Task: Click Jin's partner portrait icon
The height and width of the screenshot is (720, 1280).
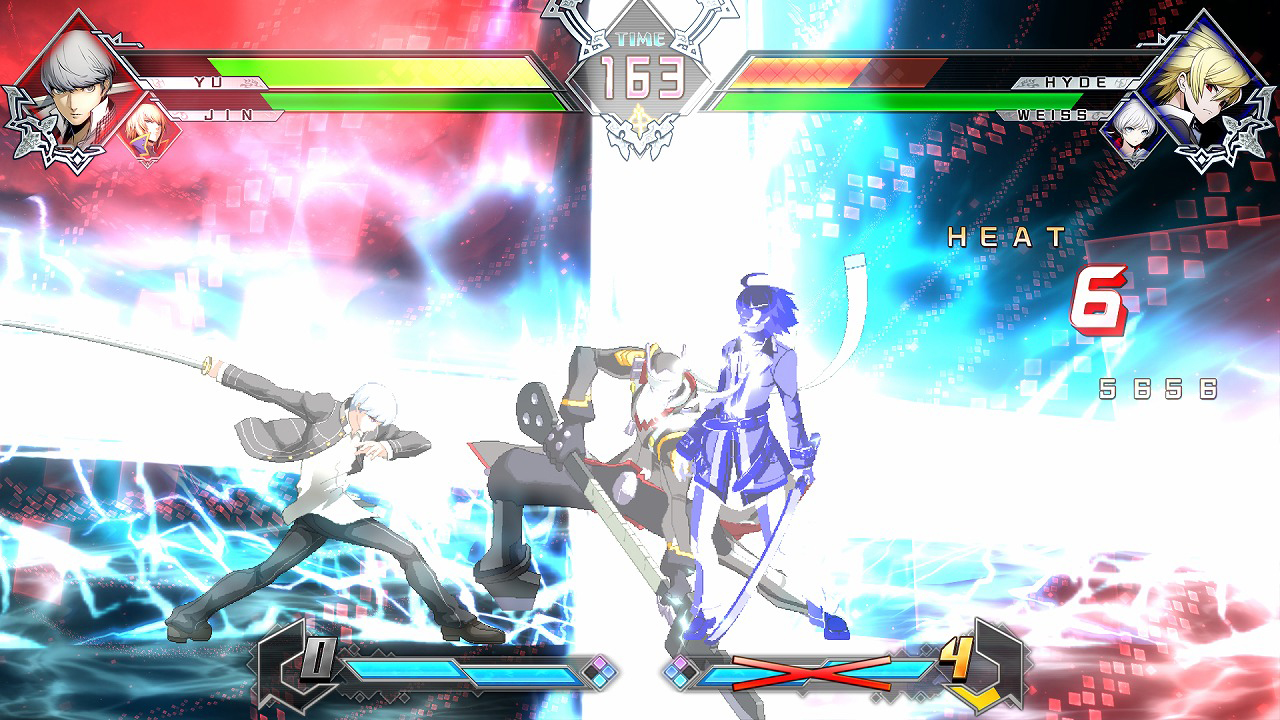Action: click(148, 128)
